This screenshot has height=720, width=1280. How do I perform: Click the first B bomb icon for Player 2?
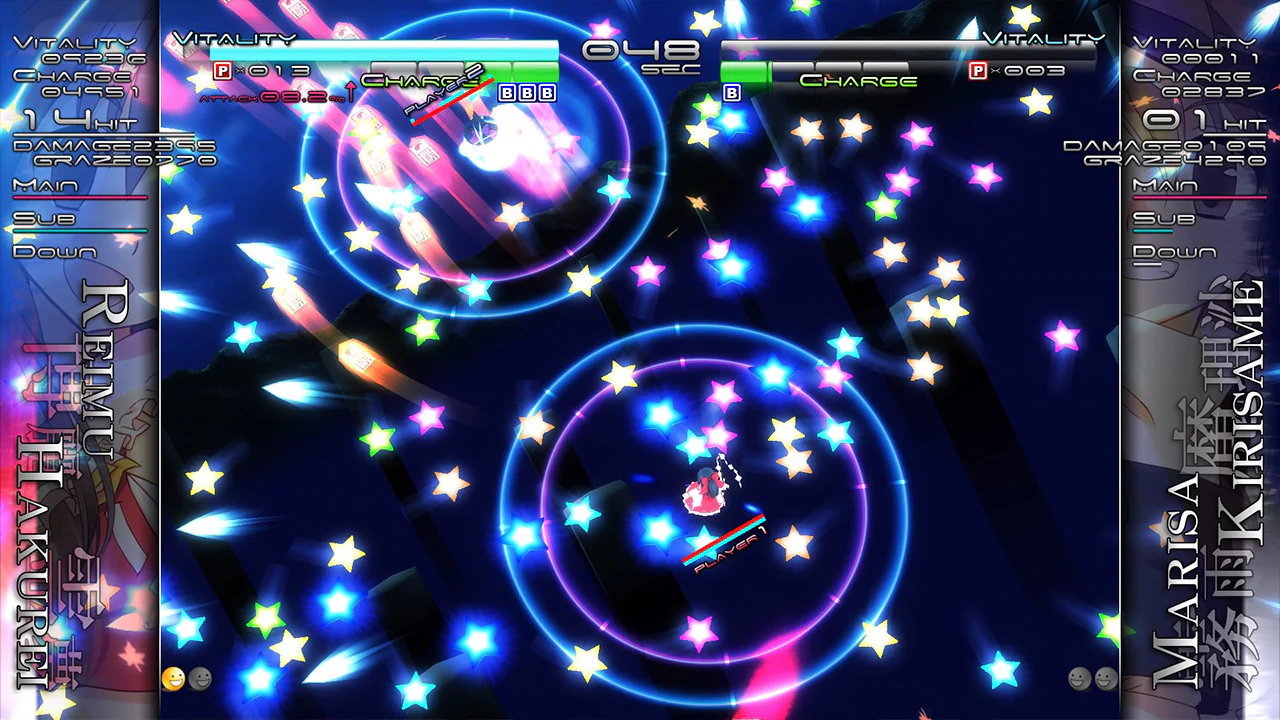point(506,92)
